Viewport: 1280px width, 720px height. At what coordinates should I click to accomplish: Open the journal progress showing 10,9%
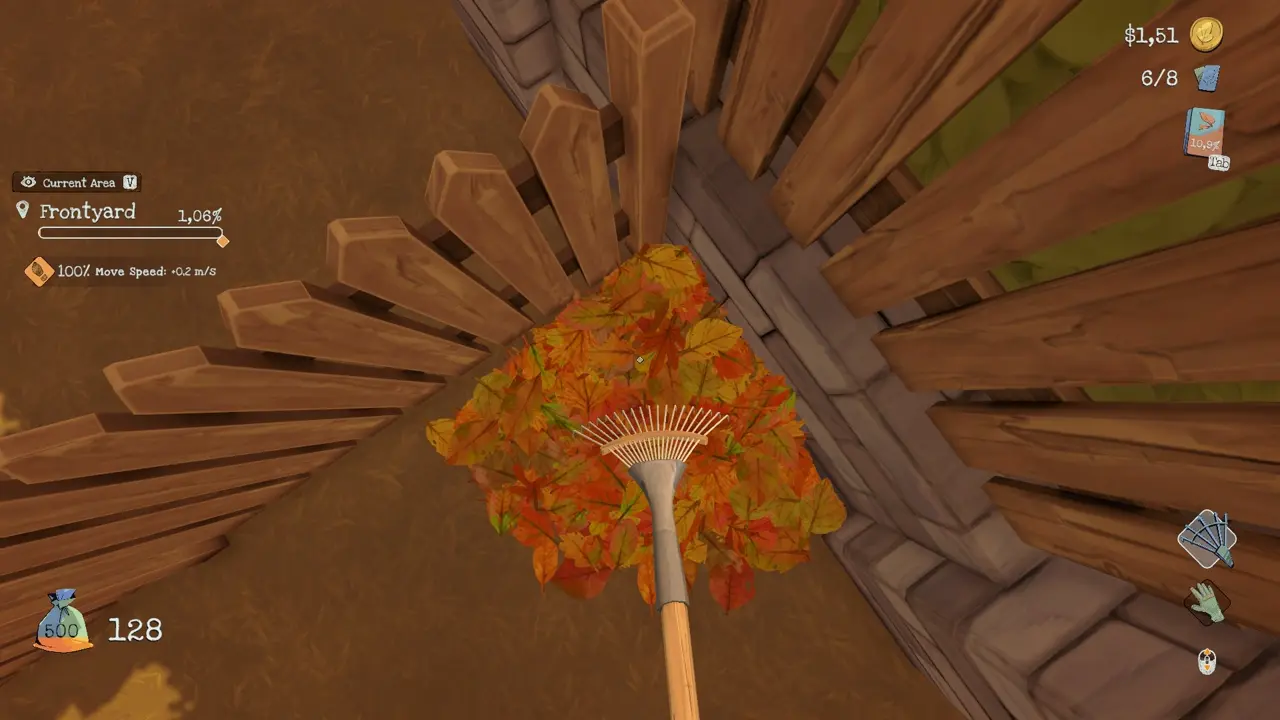coord(1205,143)
